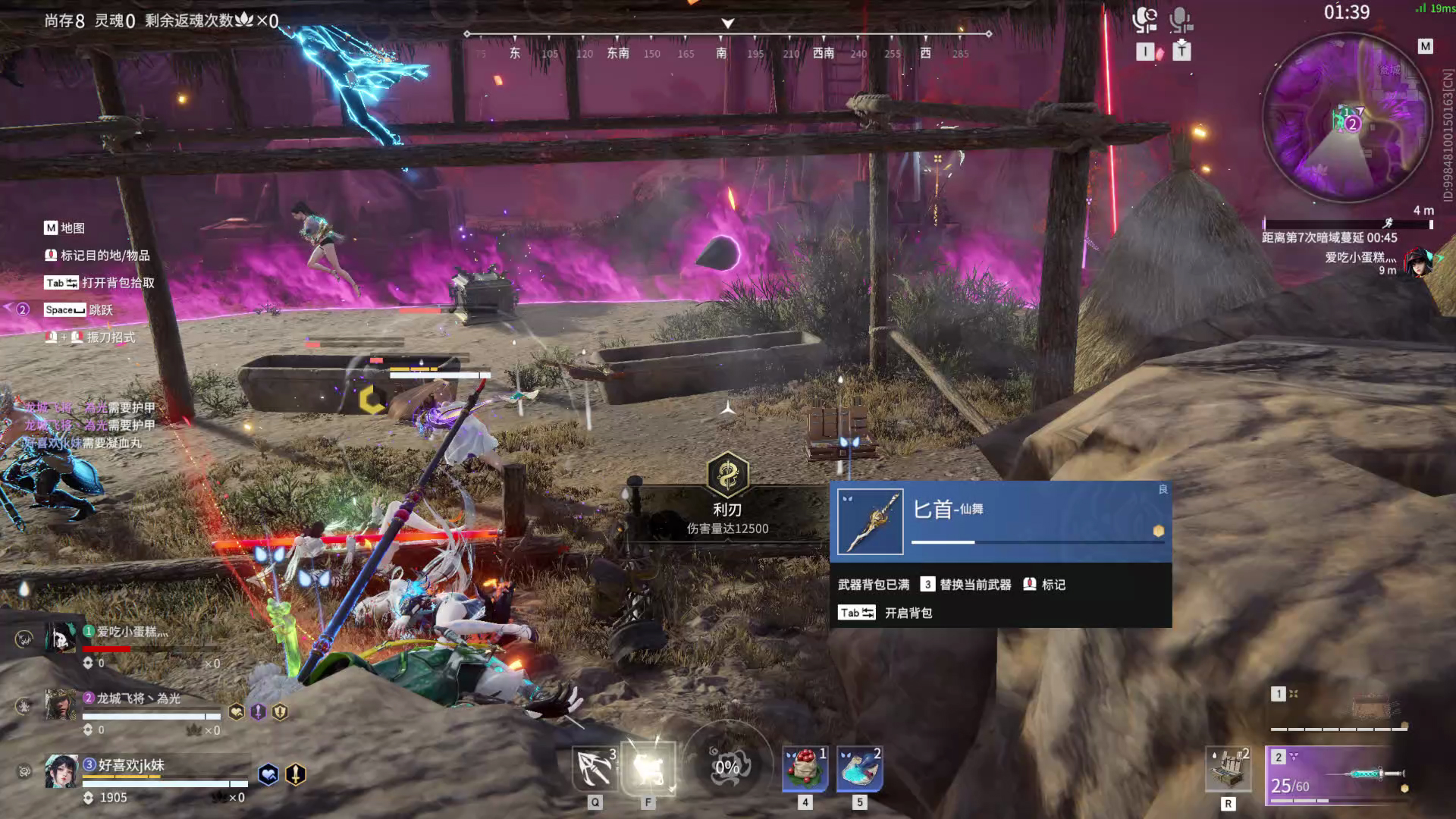Switch to weapon slot 1
Image resolution: width=1456 pixels, height=819 pixels.
tap(1339, 709)
